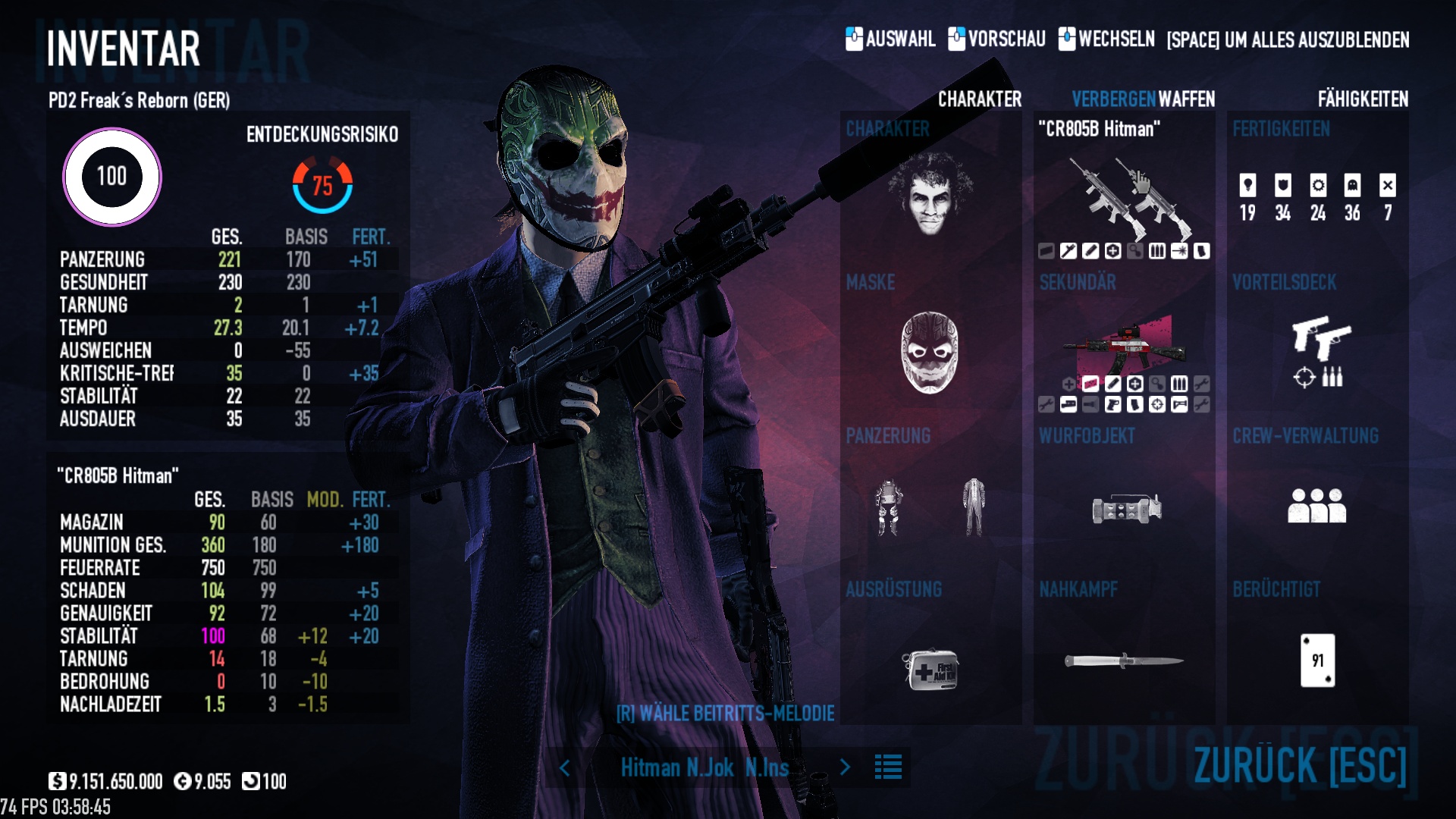Screen dimensions: 1456x819
Task: Switch to the next loadout profile
Action: point(845,767)
